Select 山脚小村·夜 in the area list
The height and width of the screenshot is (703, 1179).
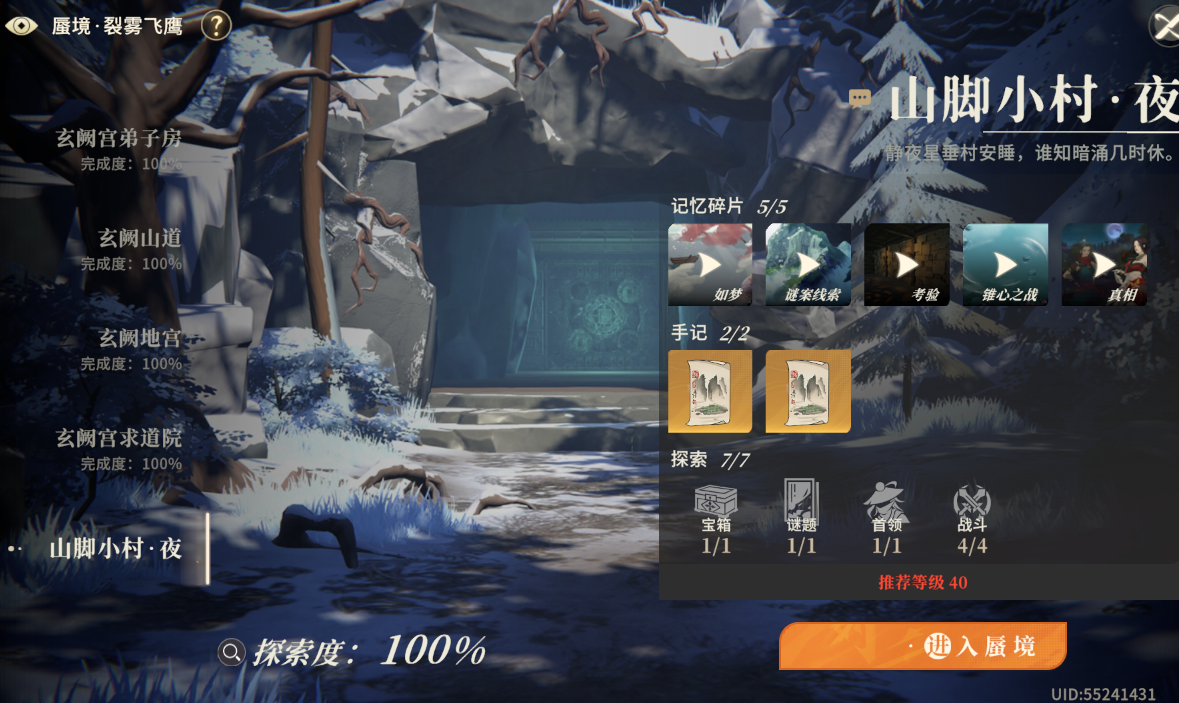(116, 548)
